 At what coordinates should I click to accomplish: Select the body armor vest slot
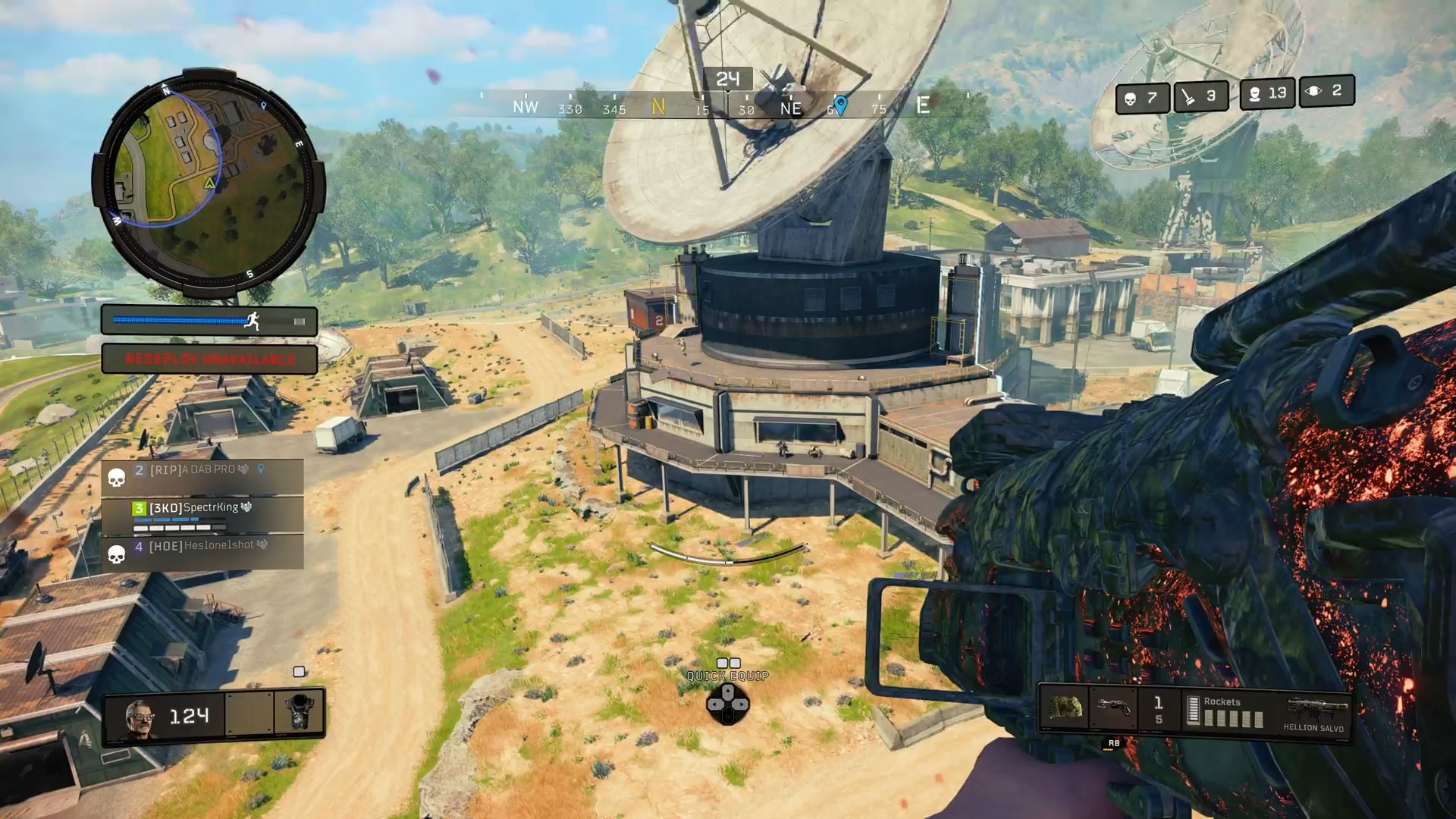(x=299, y=713)
